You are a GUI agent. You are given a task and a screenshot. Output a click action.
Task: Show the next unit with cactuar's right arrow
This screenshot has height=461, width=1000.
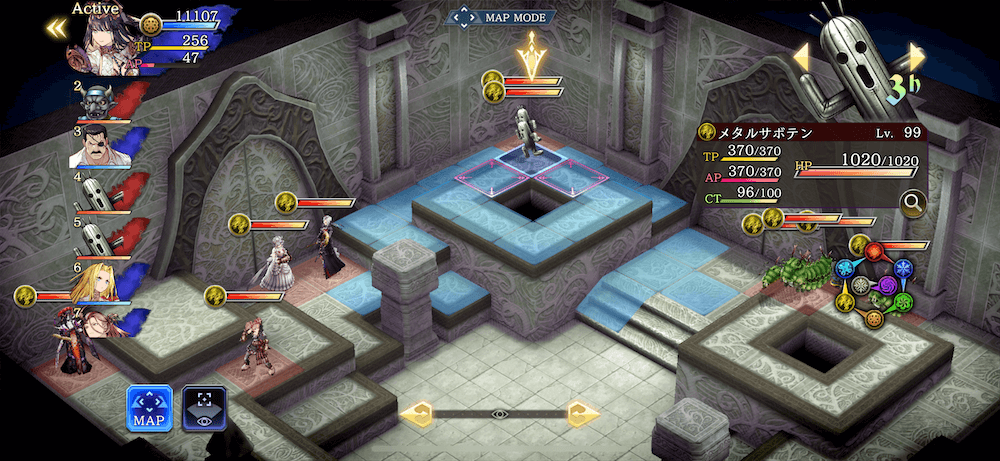click(x=916, y=56)
